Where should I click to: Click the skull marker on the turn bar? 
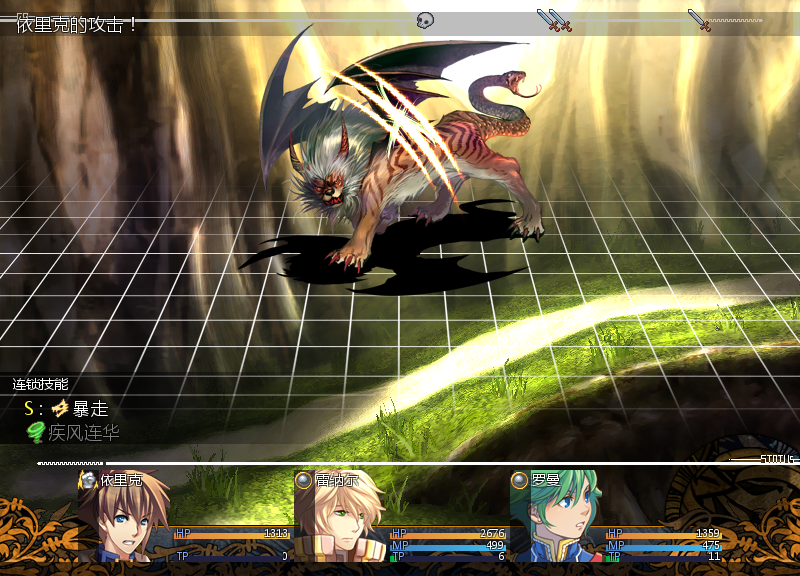tap(425, 20)
